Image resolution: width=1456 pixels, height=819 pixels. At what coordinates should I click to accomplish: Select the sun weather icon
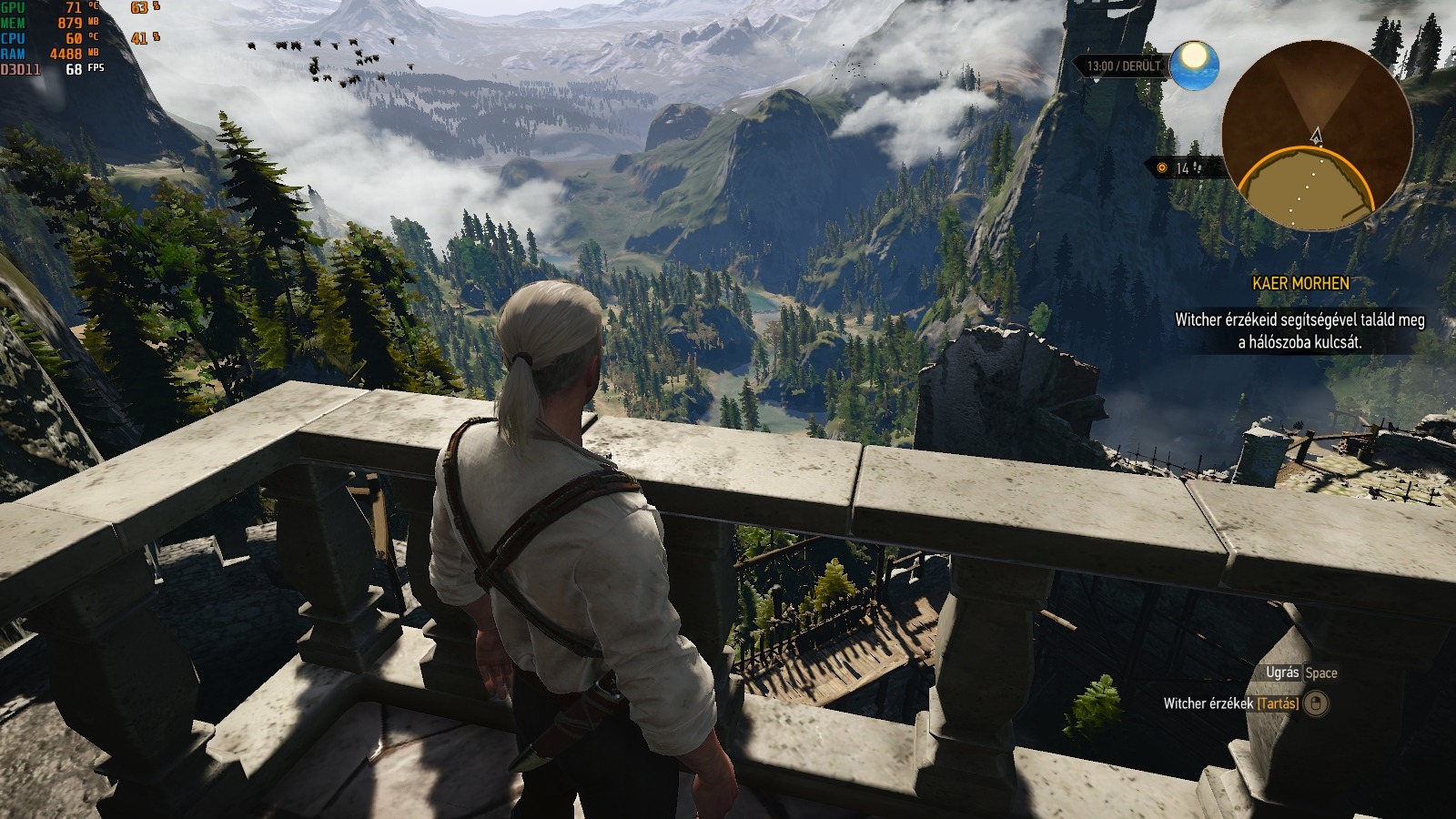tap(1194, 65)
